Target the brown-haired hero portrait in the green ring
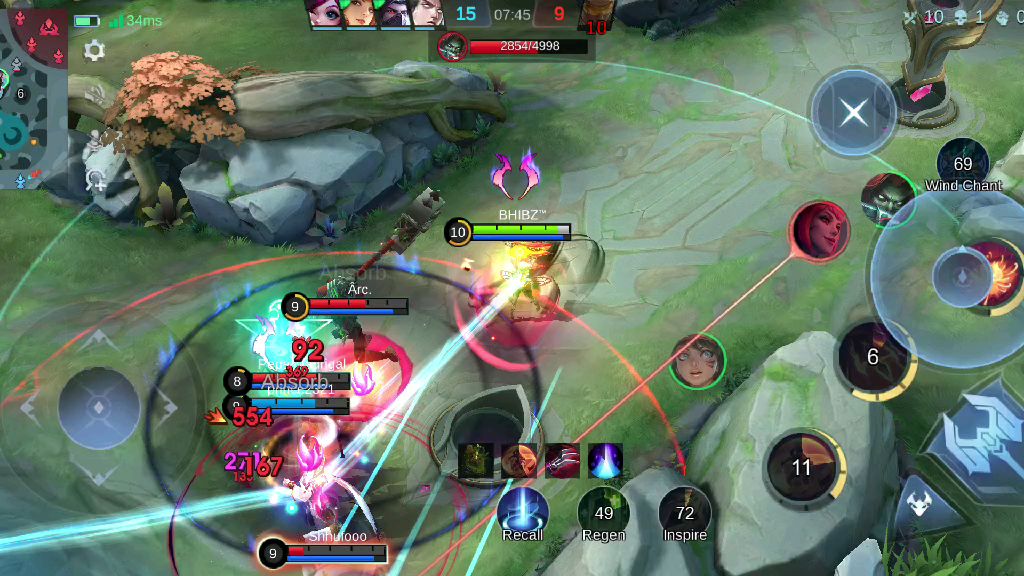Screen dimensions: 1024x576 point(697,361)
